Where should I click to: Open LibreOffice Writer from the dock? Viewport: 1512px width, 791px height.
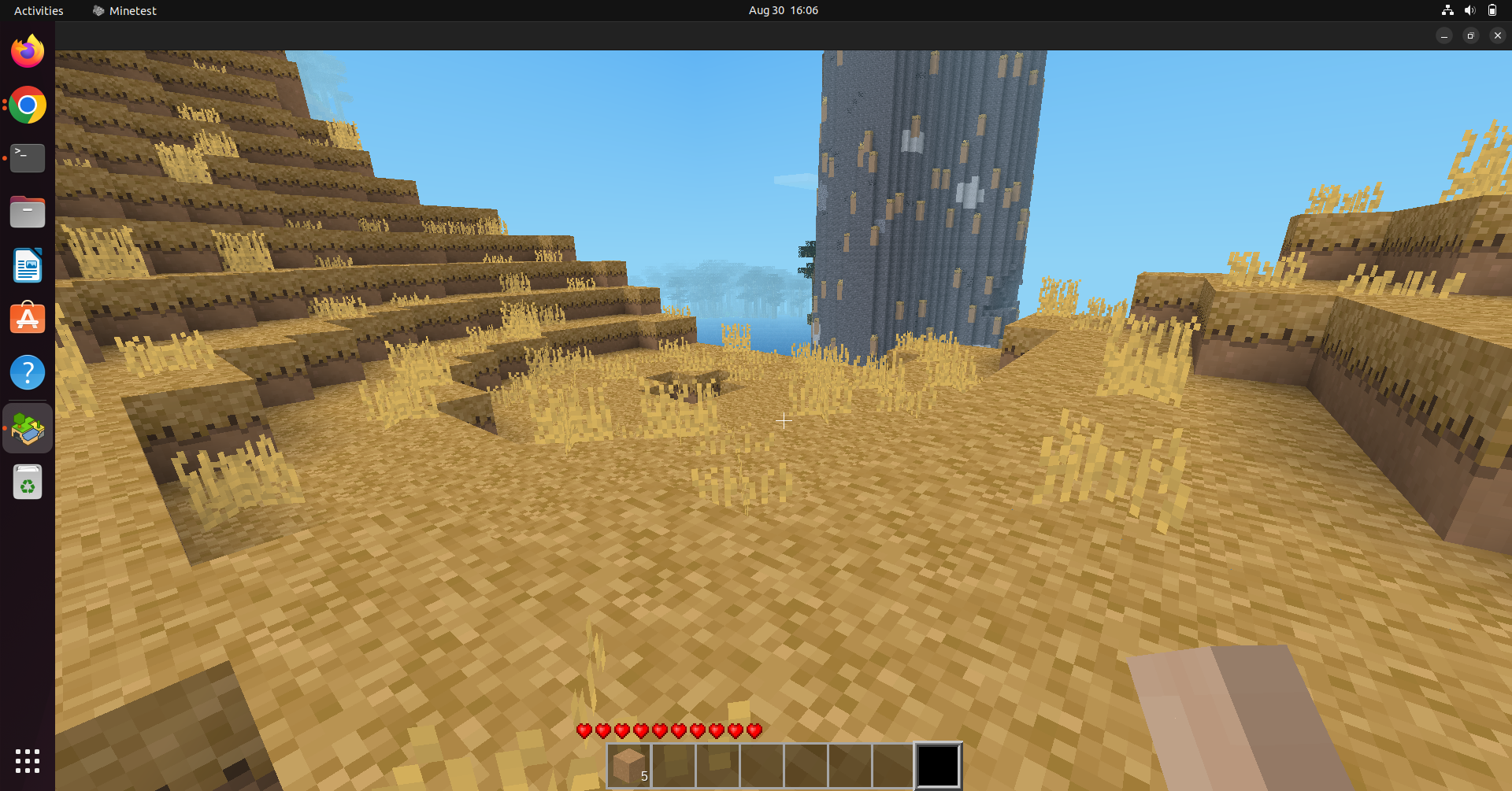point(28,265)
